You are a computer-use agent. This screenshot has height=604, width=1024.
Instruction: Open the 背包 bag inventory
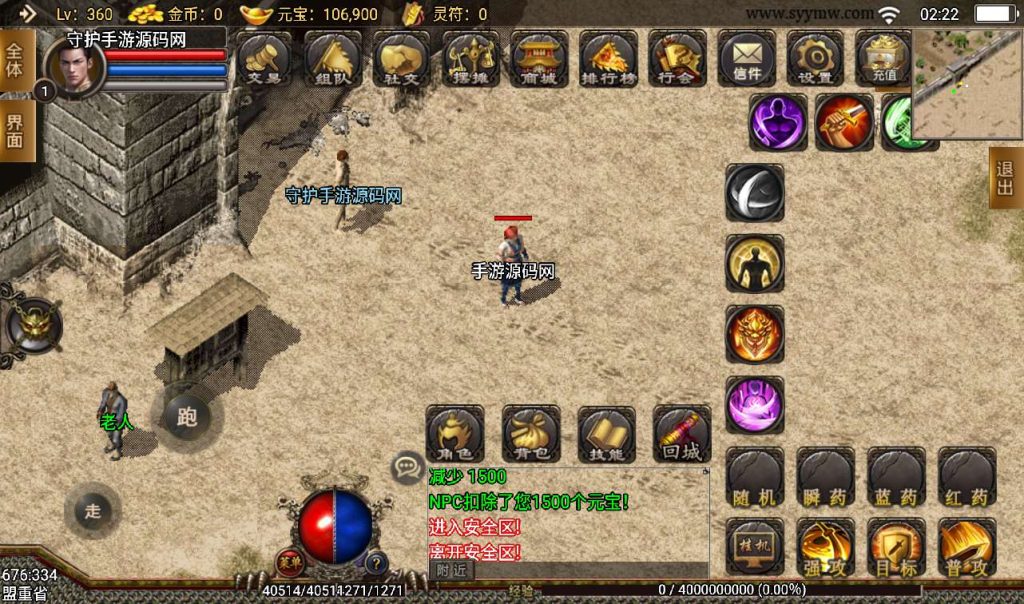point(531,433)
